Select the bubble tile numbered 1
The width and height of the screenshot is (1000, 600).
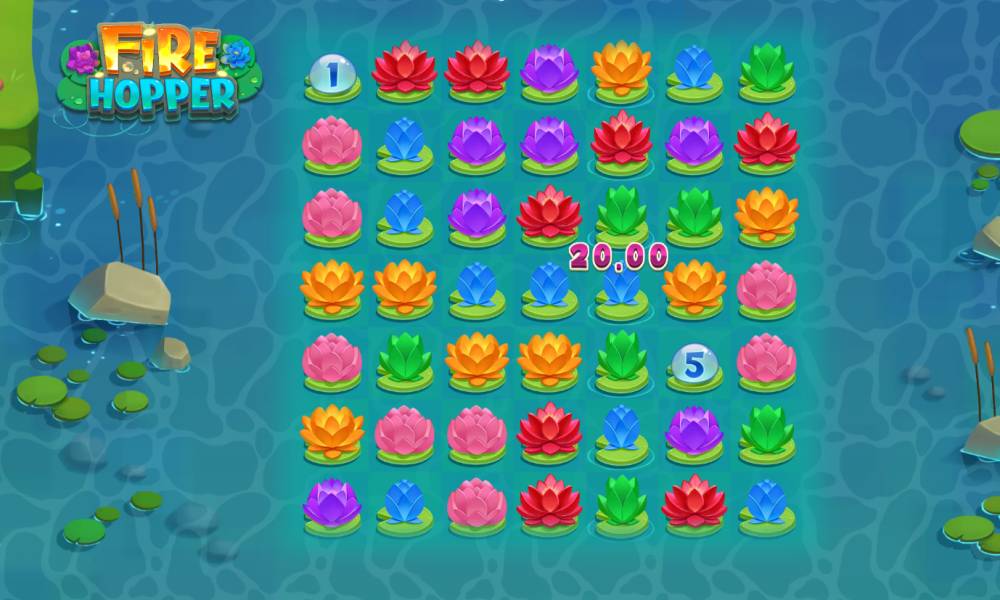pyautogui.click(x=331, y=73)
